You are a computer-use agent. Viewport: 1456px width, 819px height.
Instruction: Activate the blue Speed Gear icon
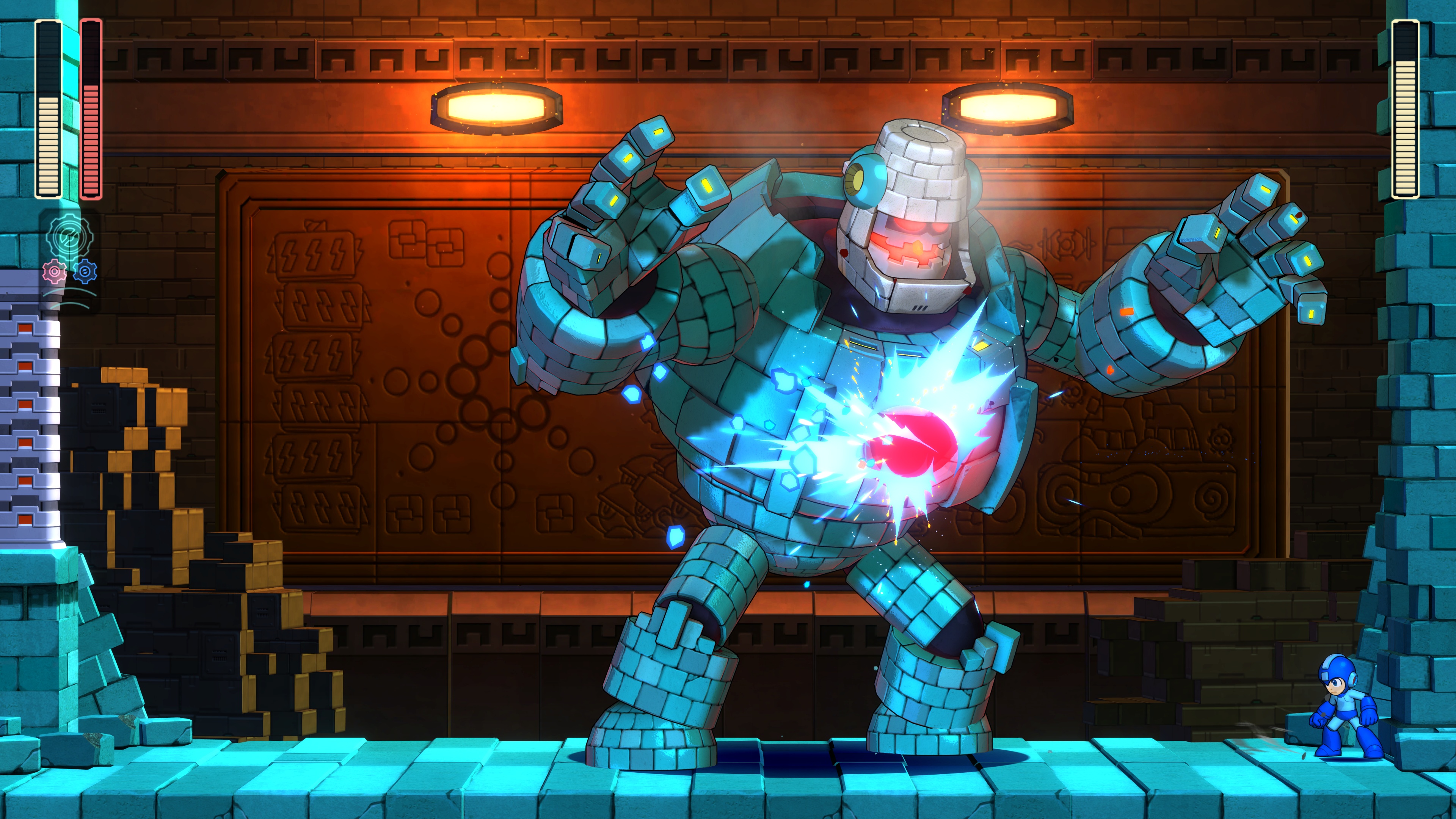[85, 271]
